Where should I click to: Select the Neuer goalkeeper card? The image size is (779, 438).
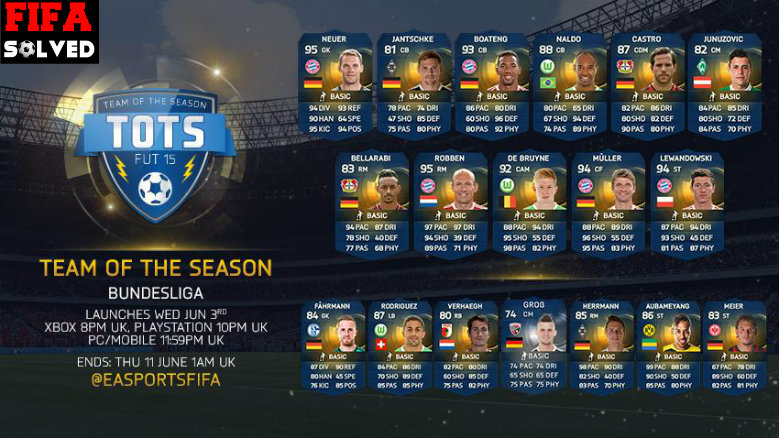coord(335,85)
